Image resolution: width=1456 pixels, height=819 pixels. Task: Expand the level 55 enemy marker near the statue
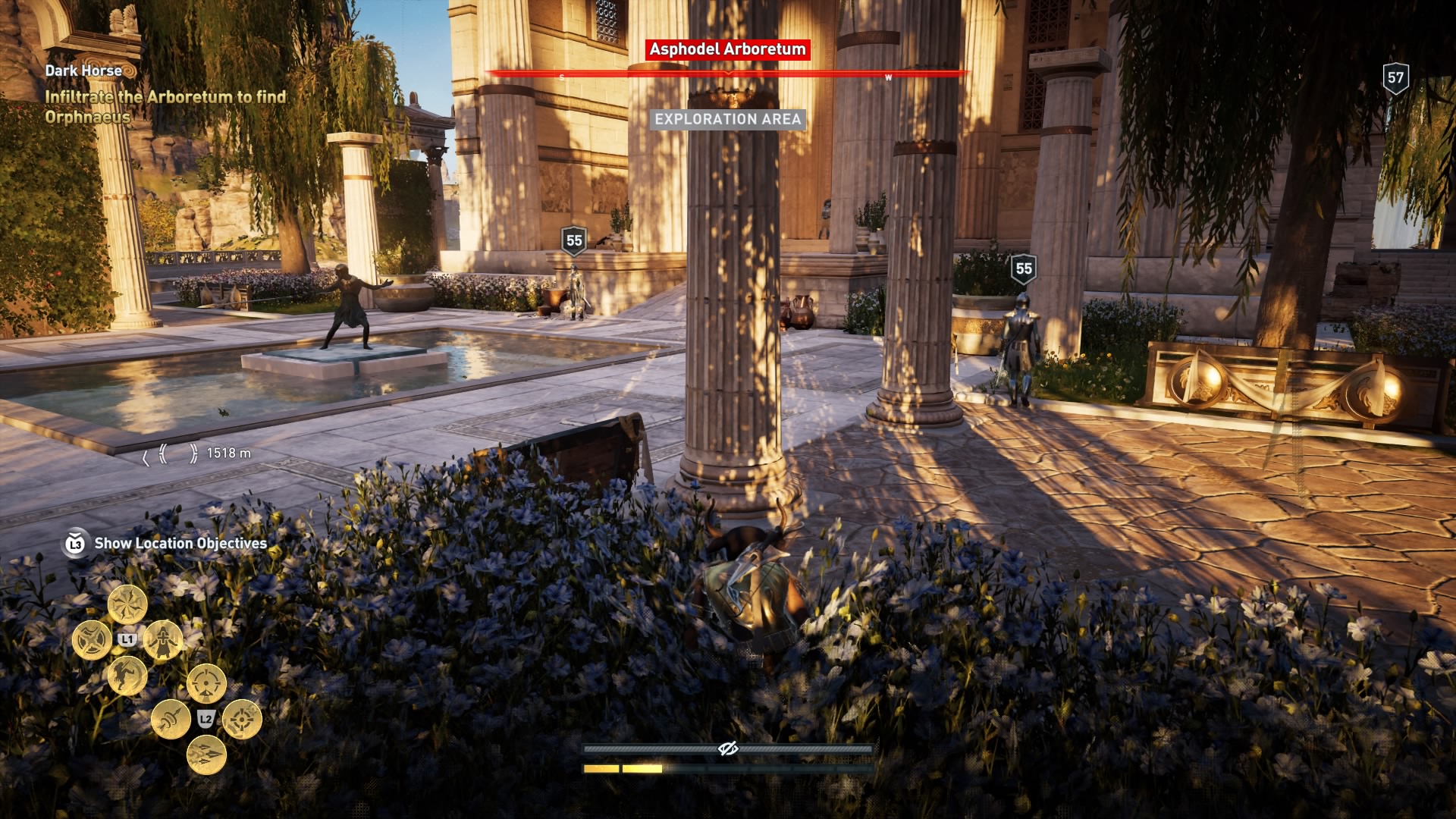[574, 241]
